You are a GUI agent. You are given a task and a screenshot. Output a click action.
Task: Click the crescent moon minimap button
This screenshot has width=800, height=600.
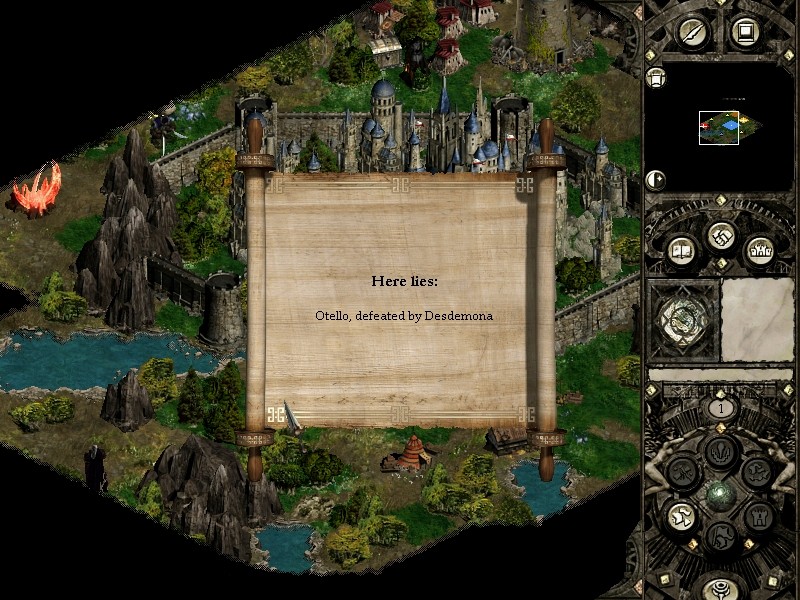click(657, 180)
